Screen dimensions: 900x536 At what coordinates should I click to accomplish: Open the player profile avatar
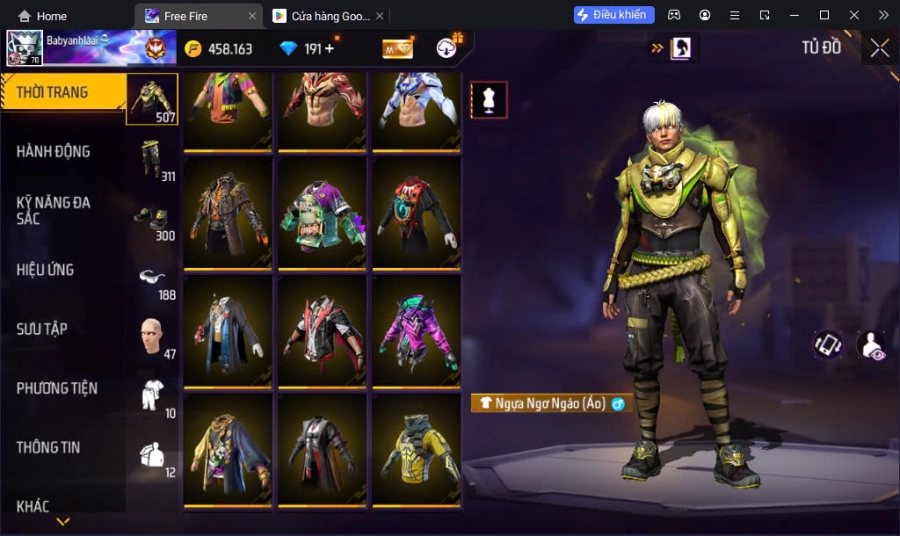[24, 48]
